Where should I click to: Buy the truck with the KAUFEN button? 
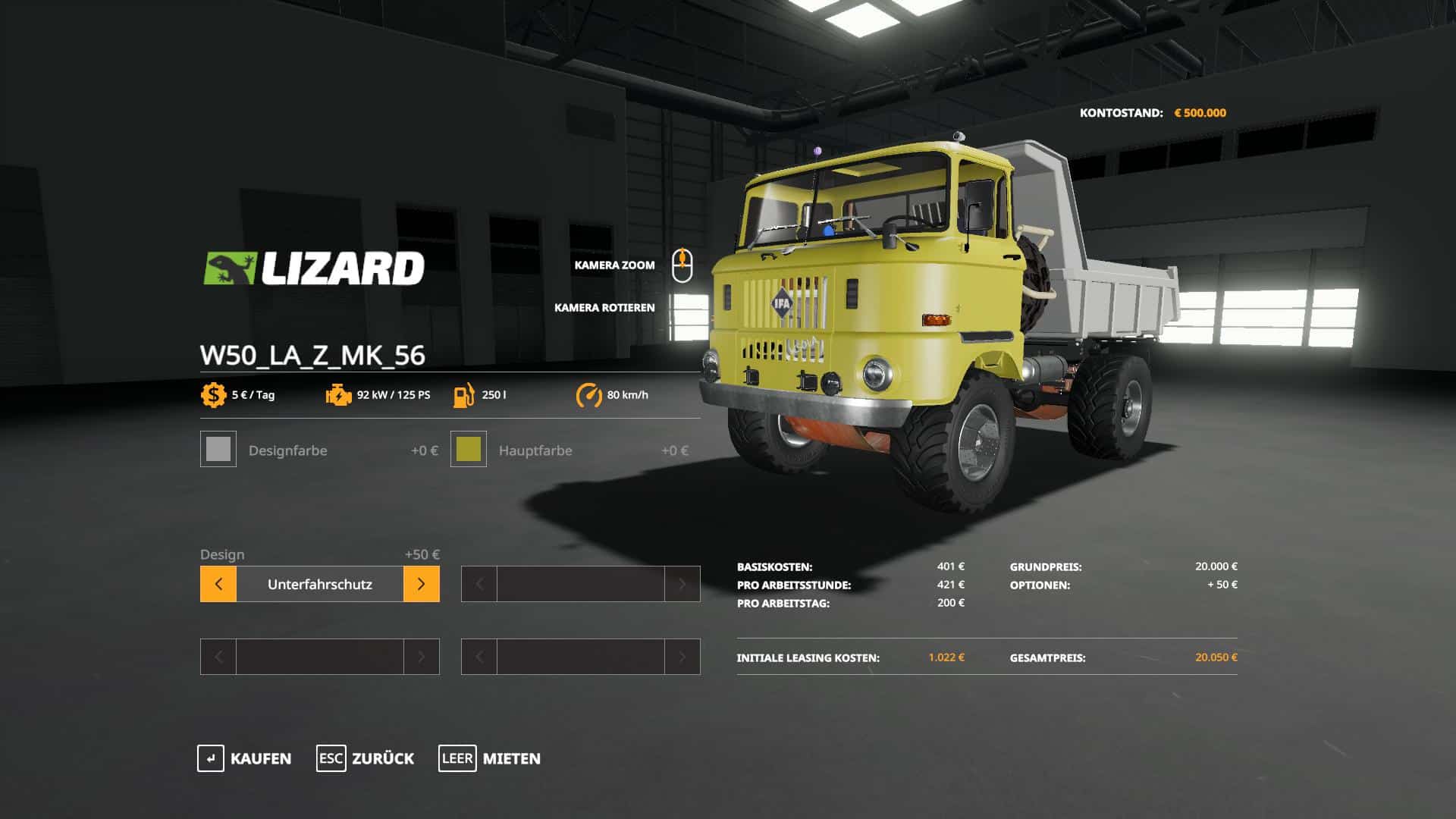[244, 758]
